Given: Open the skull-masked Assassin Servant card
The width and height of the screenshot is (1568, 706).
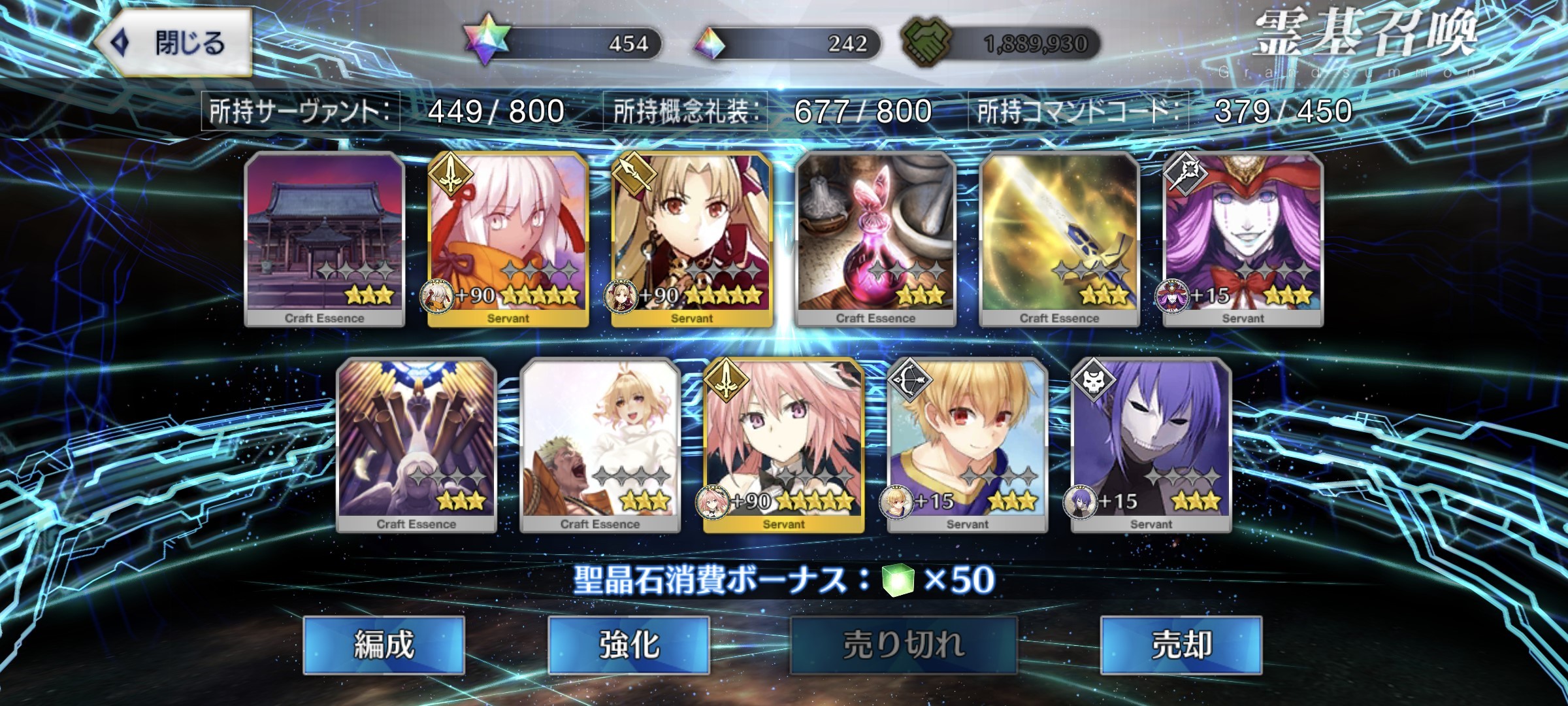Looking at the screenshot, I should [1151, 445].
